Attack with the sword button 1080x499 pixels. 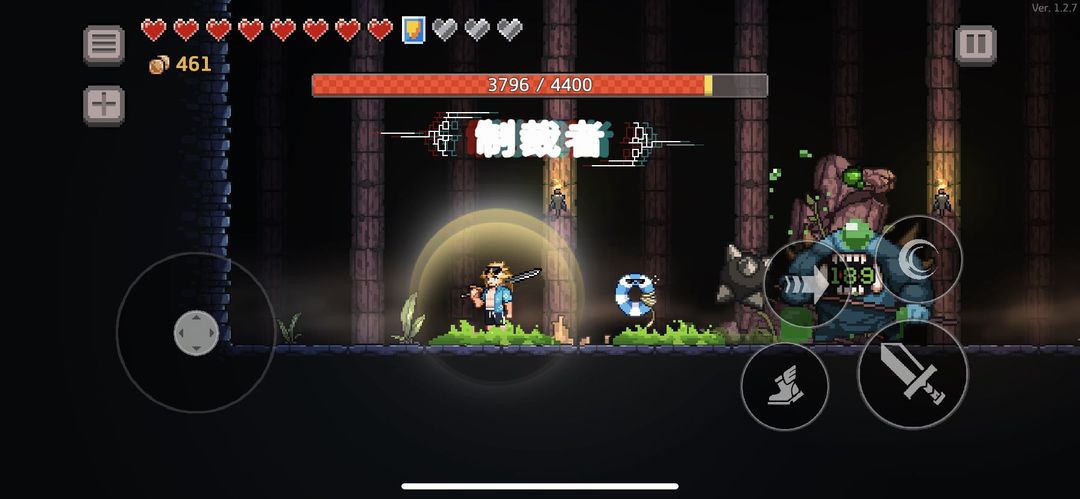(x=912, y=373)
